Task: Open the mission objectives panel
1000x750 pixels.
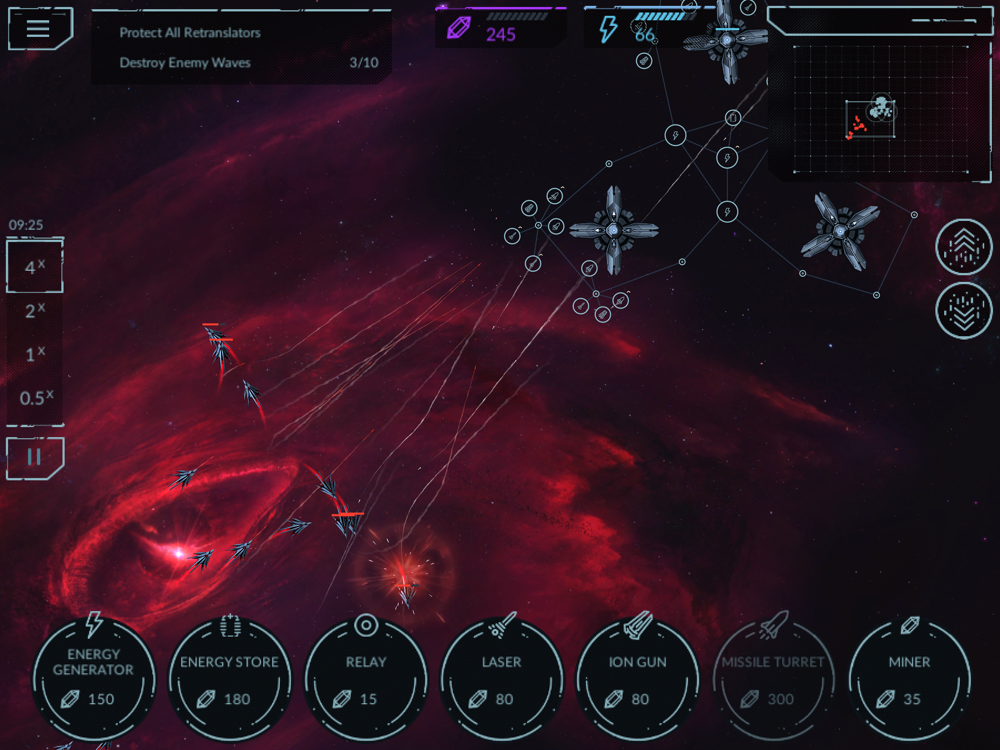Action: tap(240, 47)
